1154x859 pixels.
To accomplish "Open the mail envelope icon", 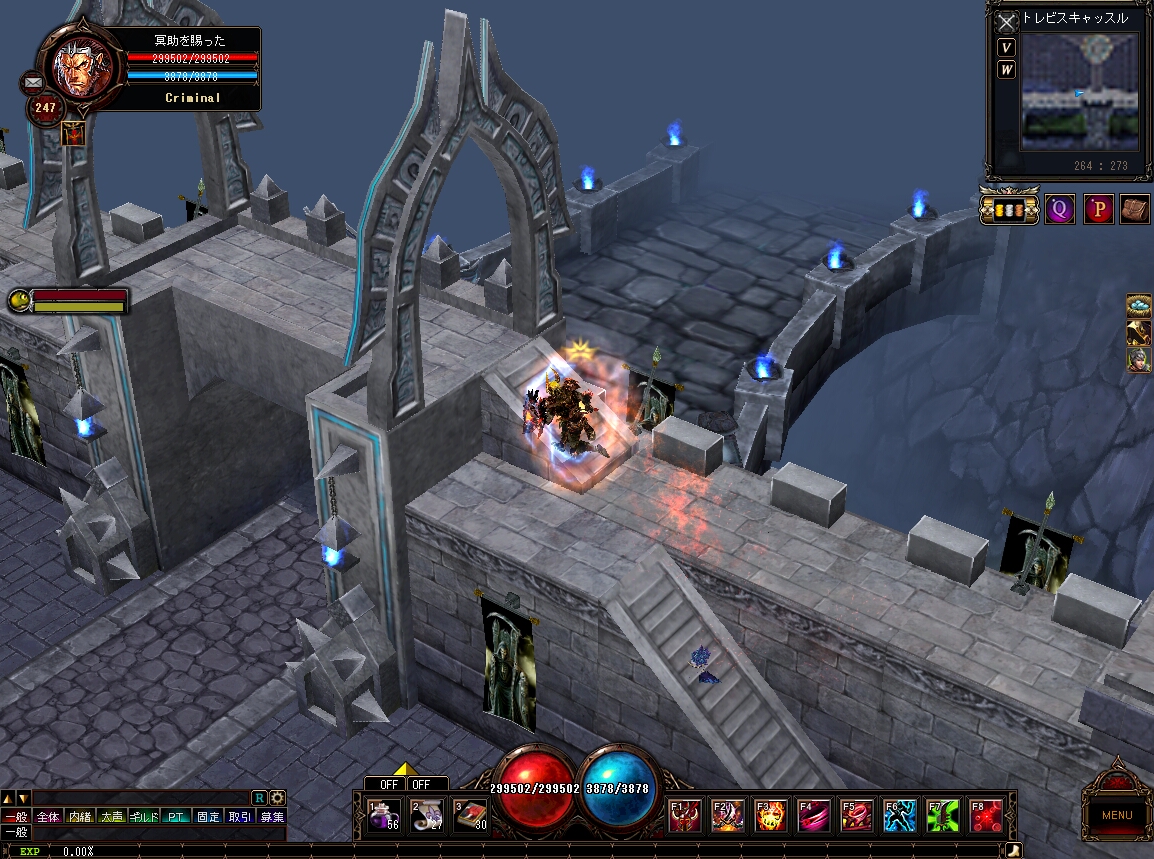I will (33, 82).
